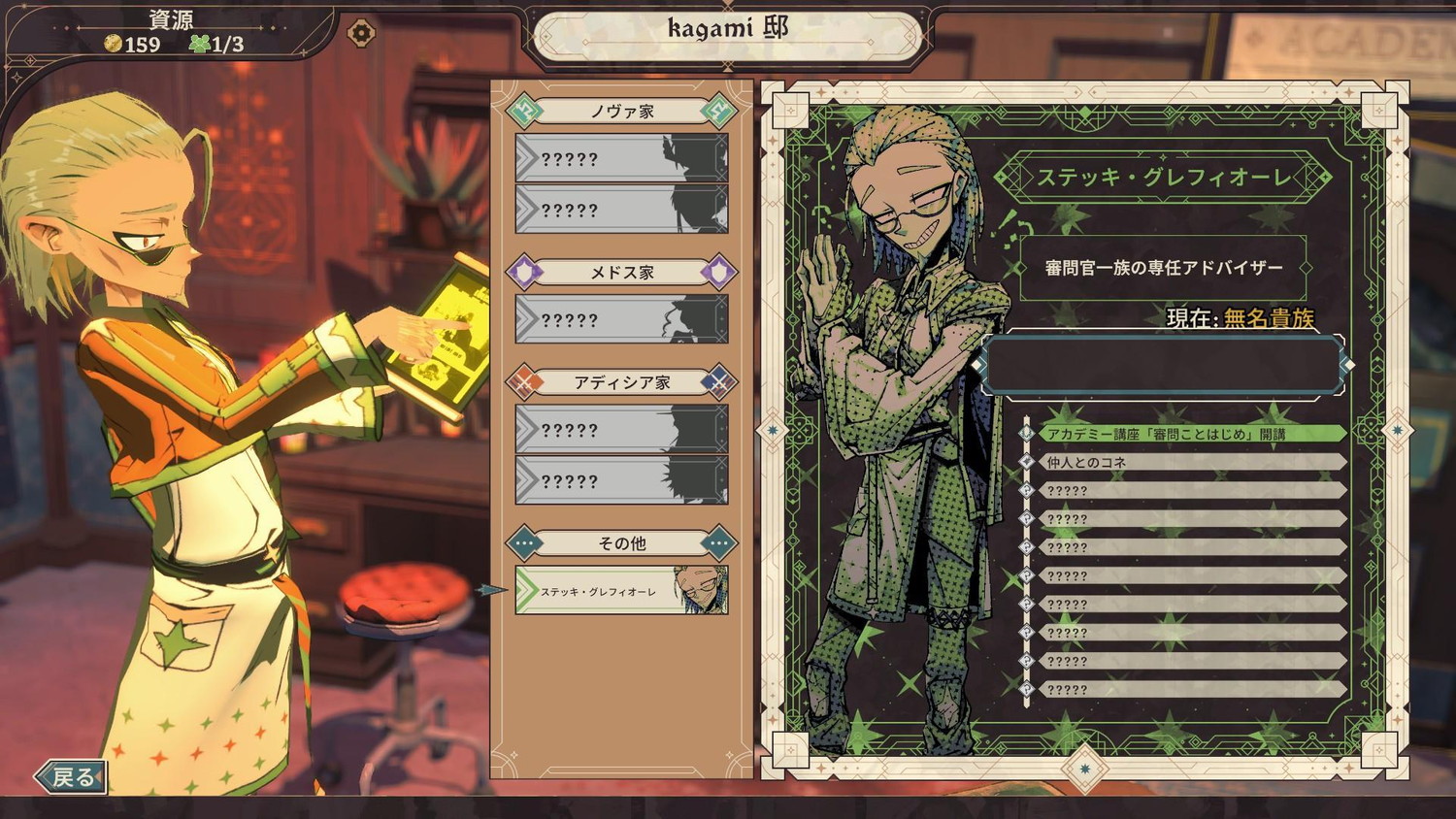Select the unknown character under メドス家
The image size is (1456, 819).
[x=621, y=320]
